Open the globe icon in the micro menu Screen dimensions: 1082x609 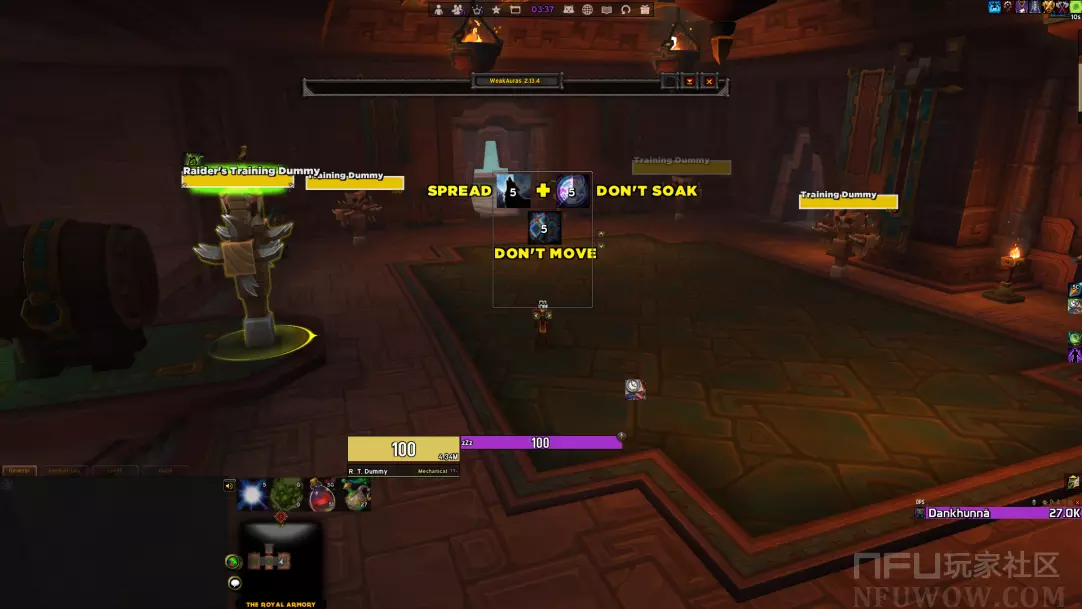click(588, 10)
